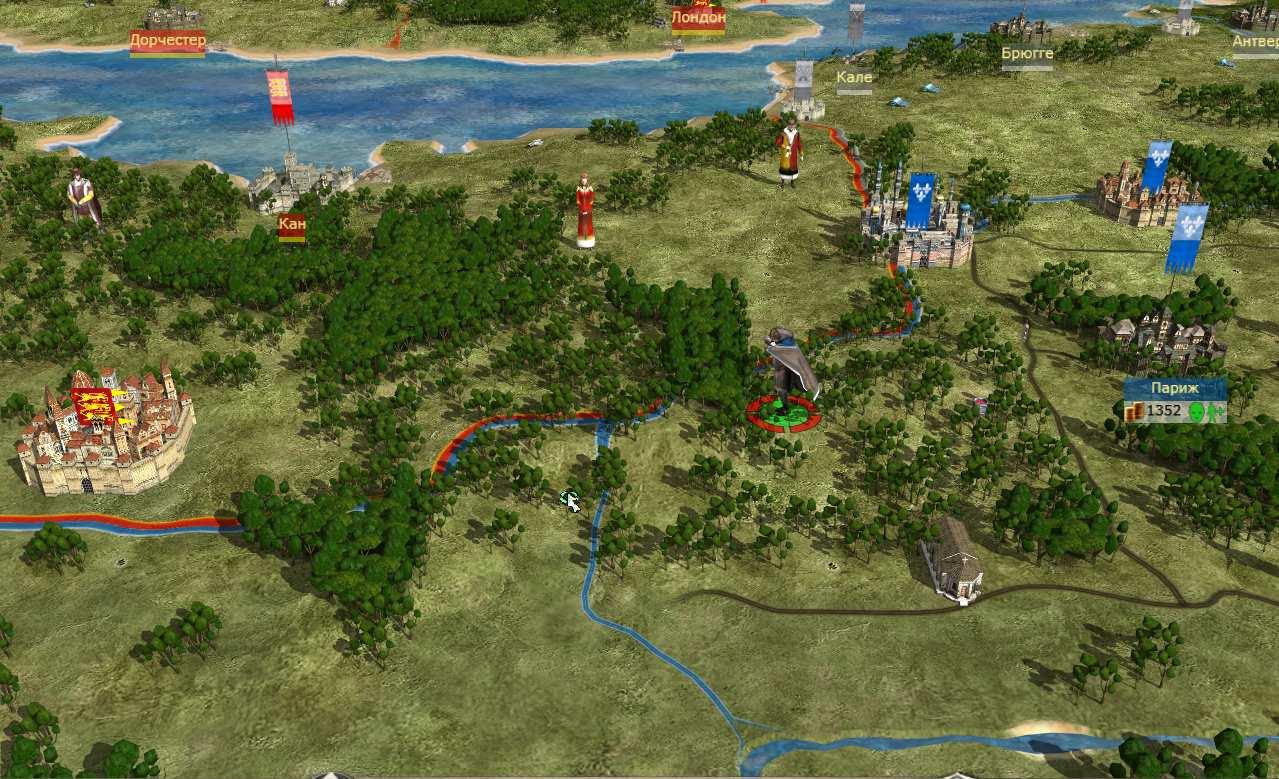Select the Дорчестер settlement banner
Image resolution: width=1279 pixels, height=779 pixels.
click(x=167, y=42)
